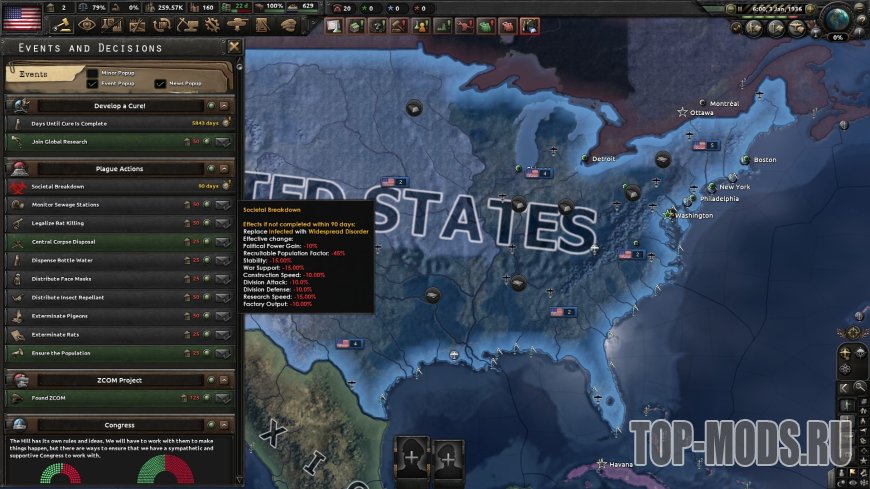
Task: Collapse the Congress category
Action: tap(225, 424)
